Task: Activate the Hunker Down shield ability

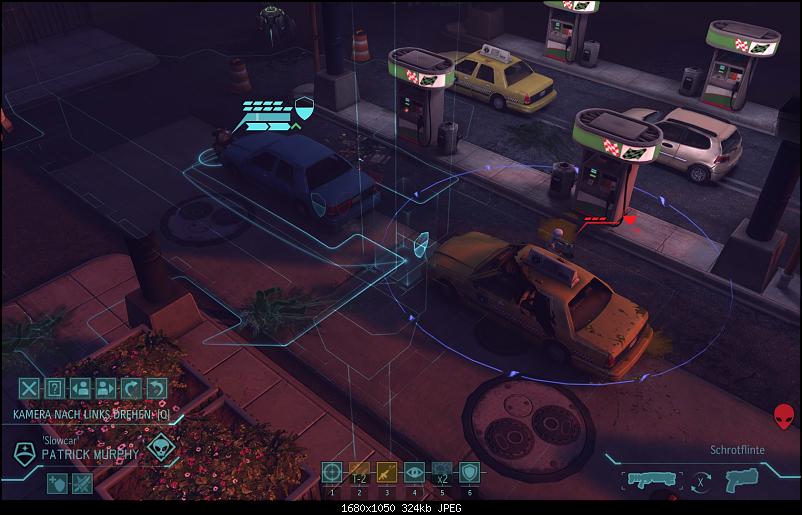Action: tap(469, 473)
